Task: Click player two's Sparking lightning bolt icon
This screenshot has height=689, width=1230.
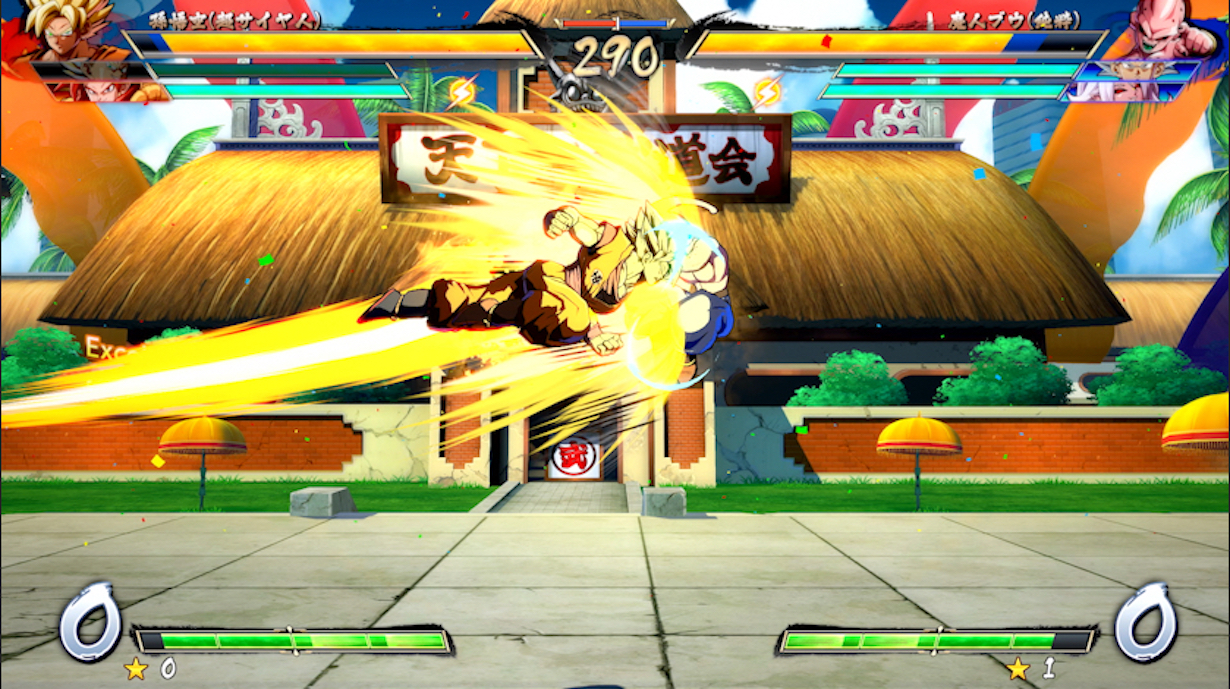Action: point(768,92)
